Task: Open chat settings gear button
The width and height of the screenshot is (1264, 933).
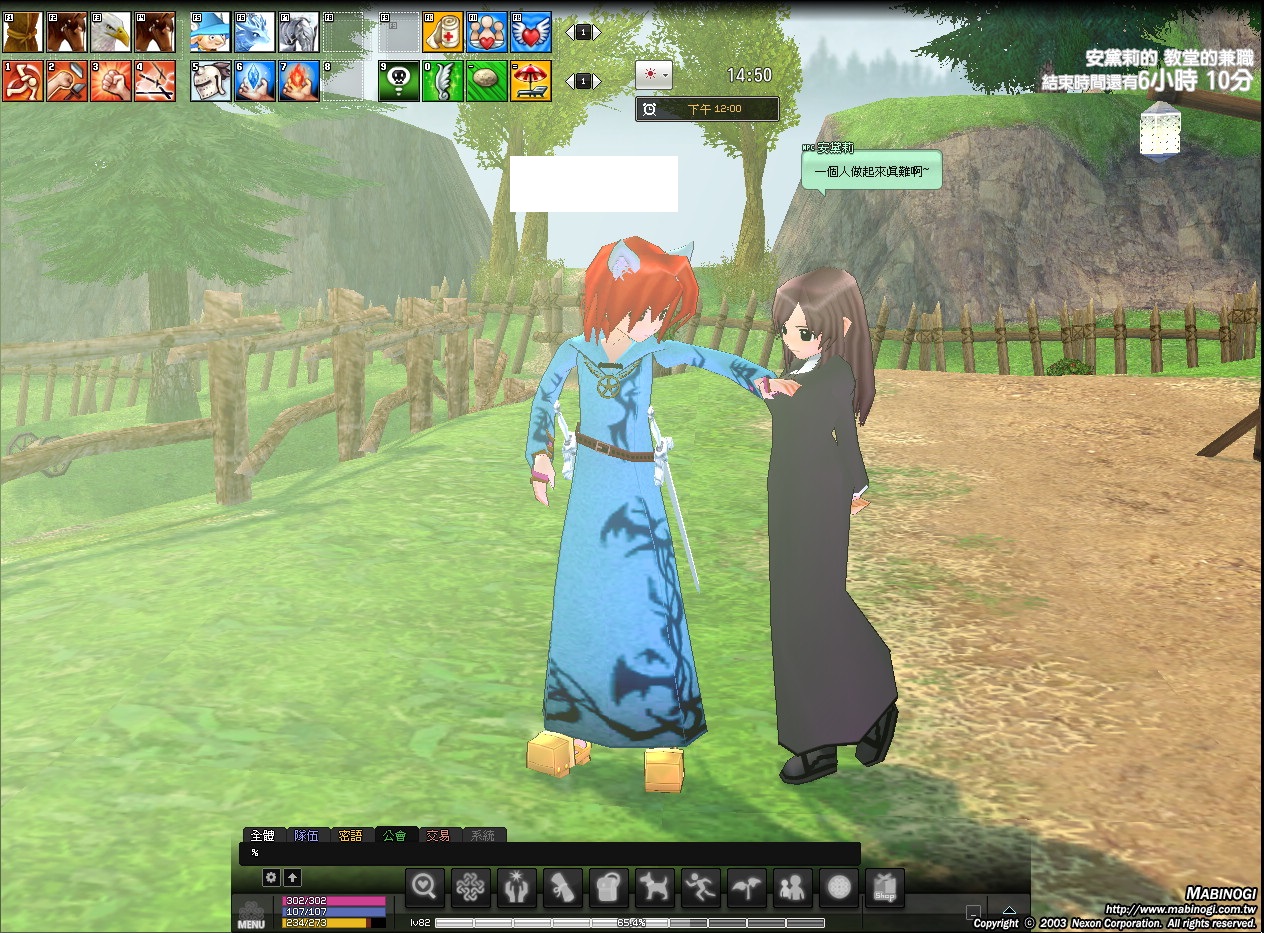Action: click(271, 877)
